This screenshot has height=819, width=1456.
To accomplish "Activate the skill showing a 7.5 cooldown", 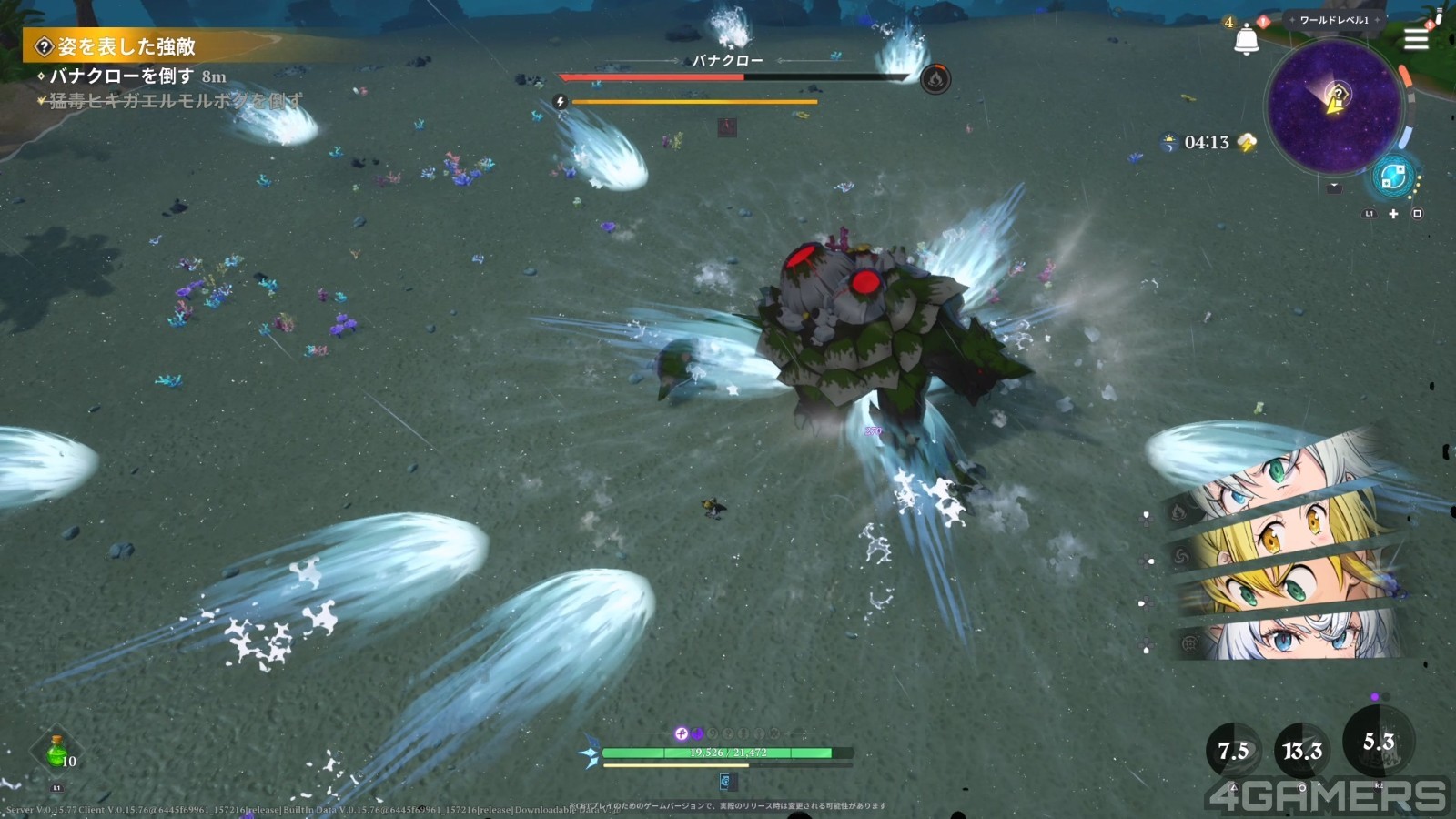I will [1233, 752].
